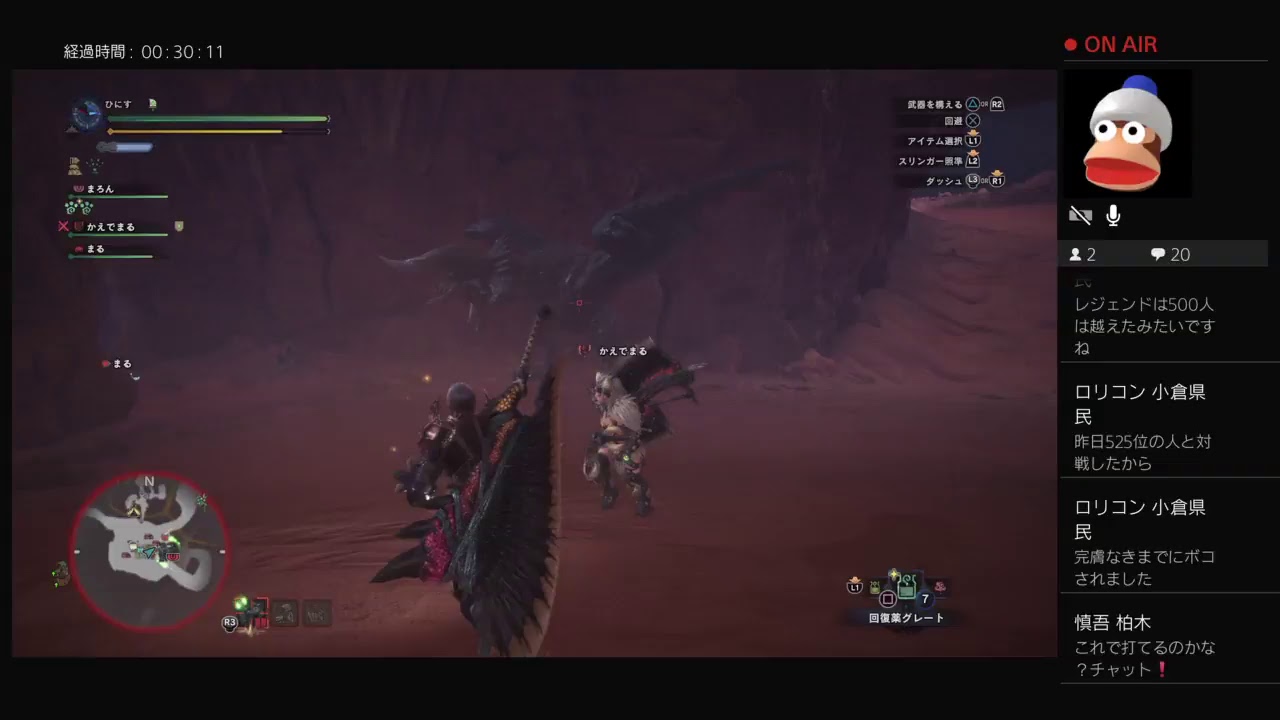The image size is (1280, 720).
Task: Select the Mega Potion (回復薬グレート) item icon
Action: click(x=906, y=588)
